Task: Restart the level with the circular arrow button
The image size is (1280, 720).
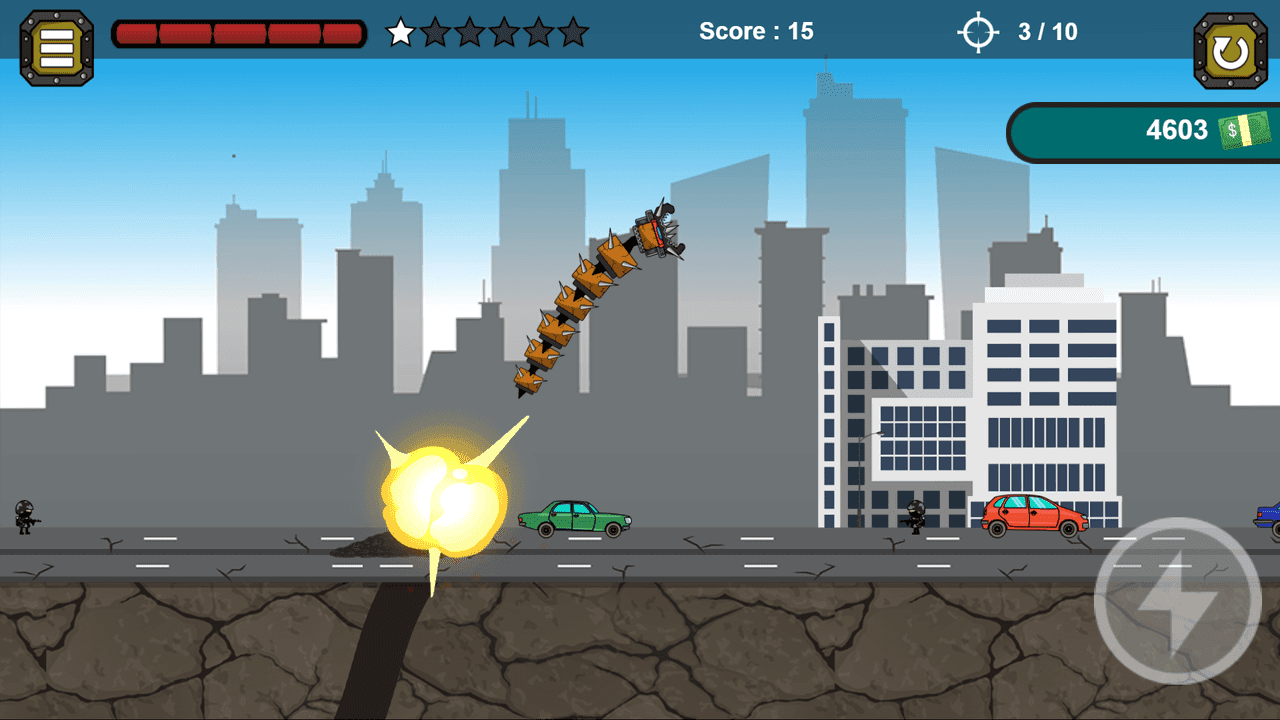Action: 1229,46
